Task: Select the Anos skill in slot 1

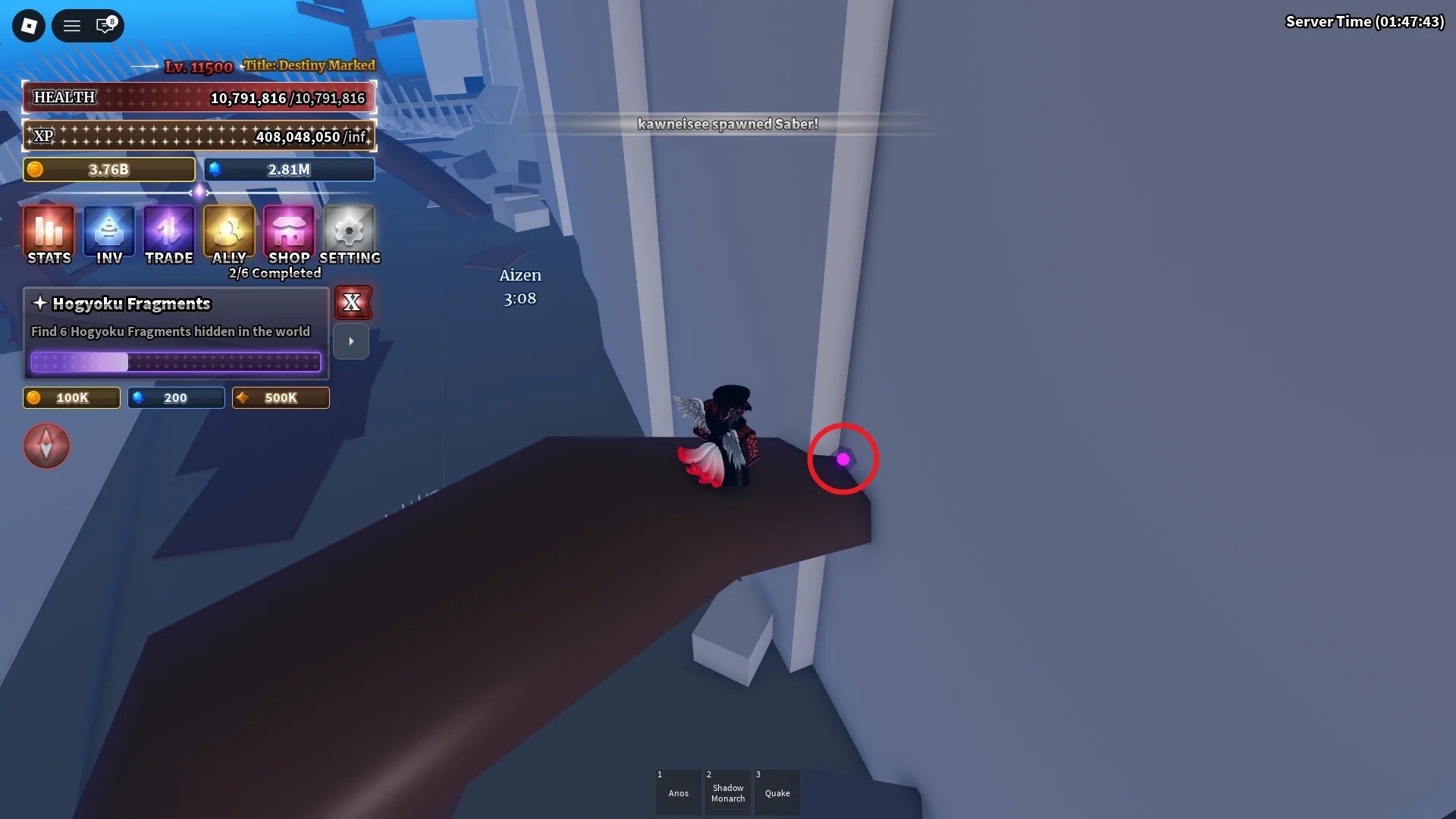Action: click(678, 792)
